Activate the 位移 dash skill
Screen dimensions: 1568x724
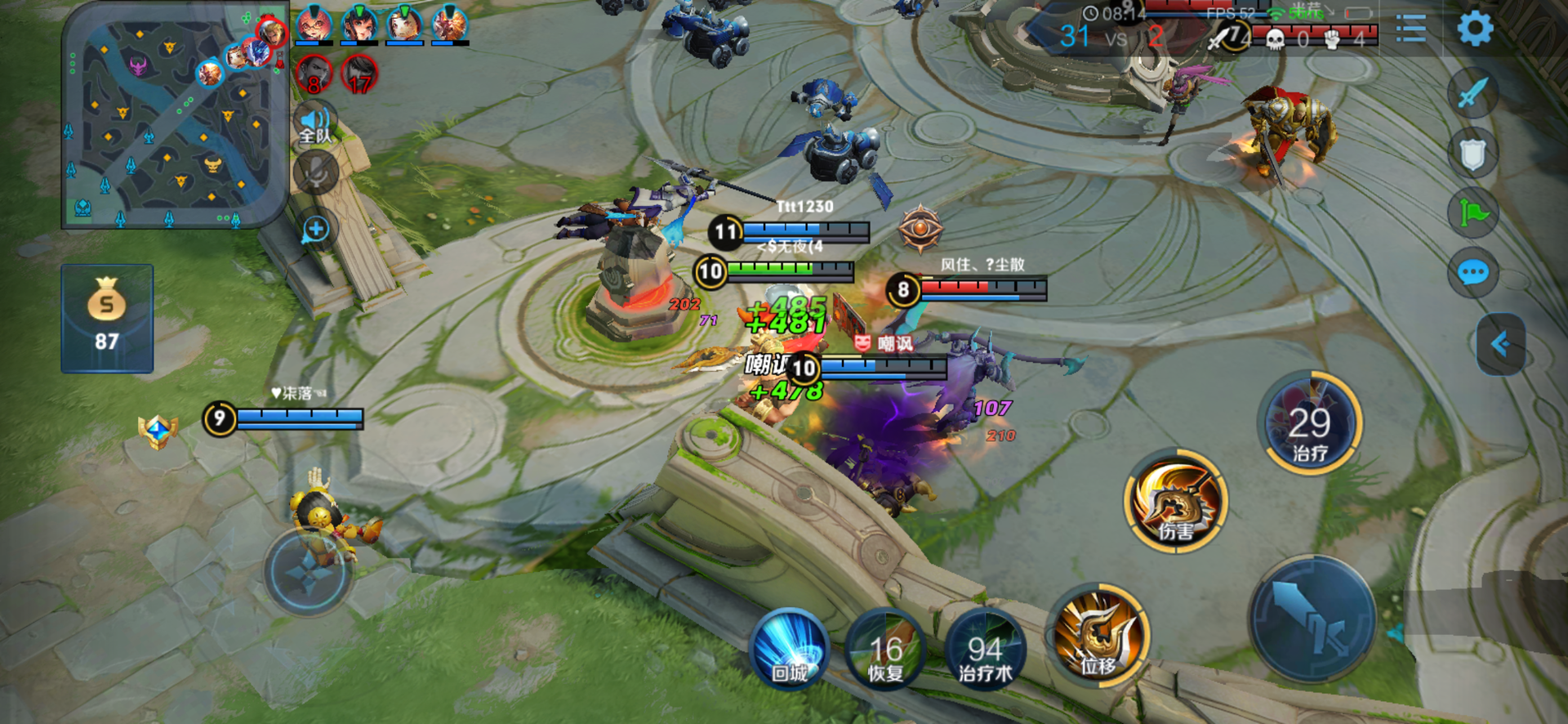coord(1098,635)
